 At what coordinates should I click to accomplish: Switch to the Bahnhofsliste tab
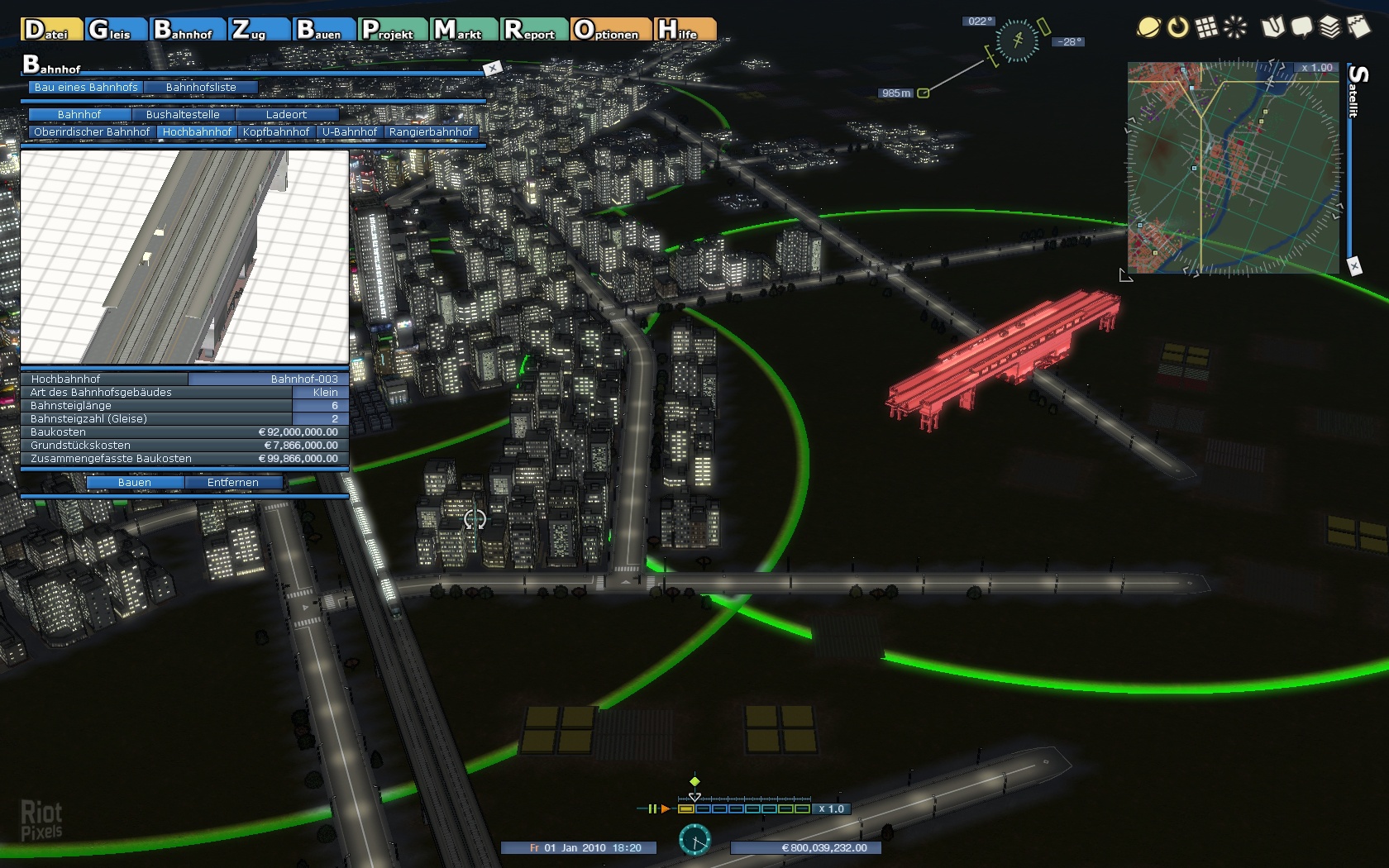(x=201, y=87)
